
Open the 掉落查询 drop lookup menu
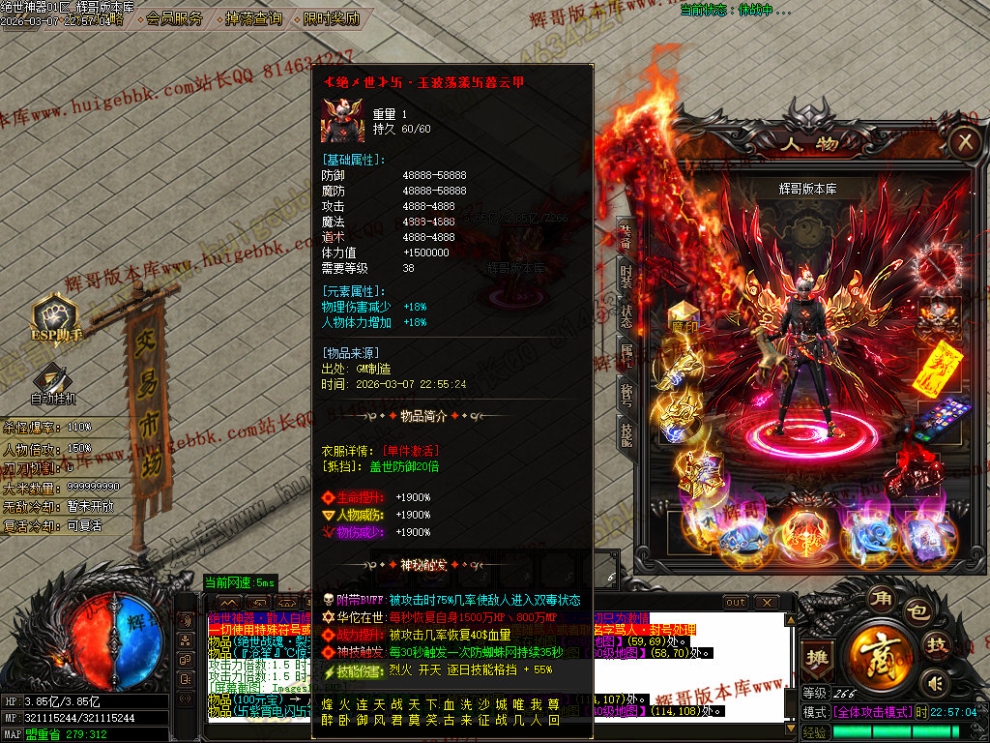coord(254,18)
